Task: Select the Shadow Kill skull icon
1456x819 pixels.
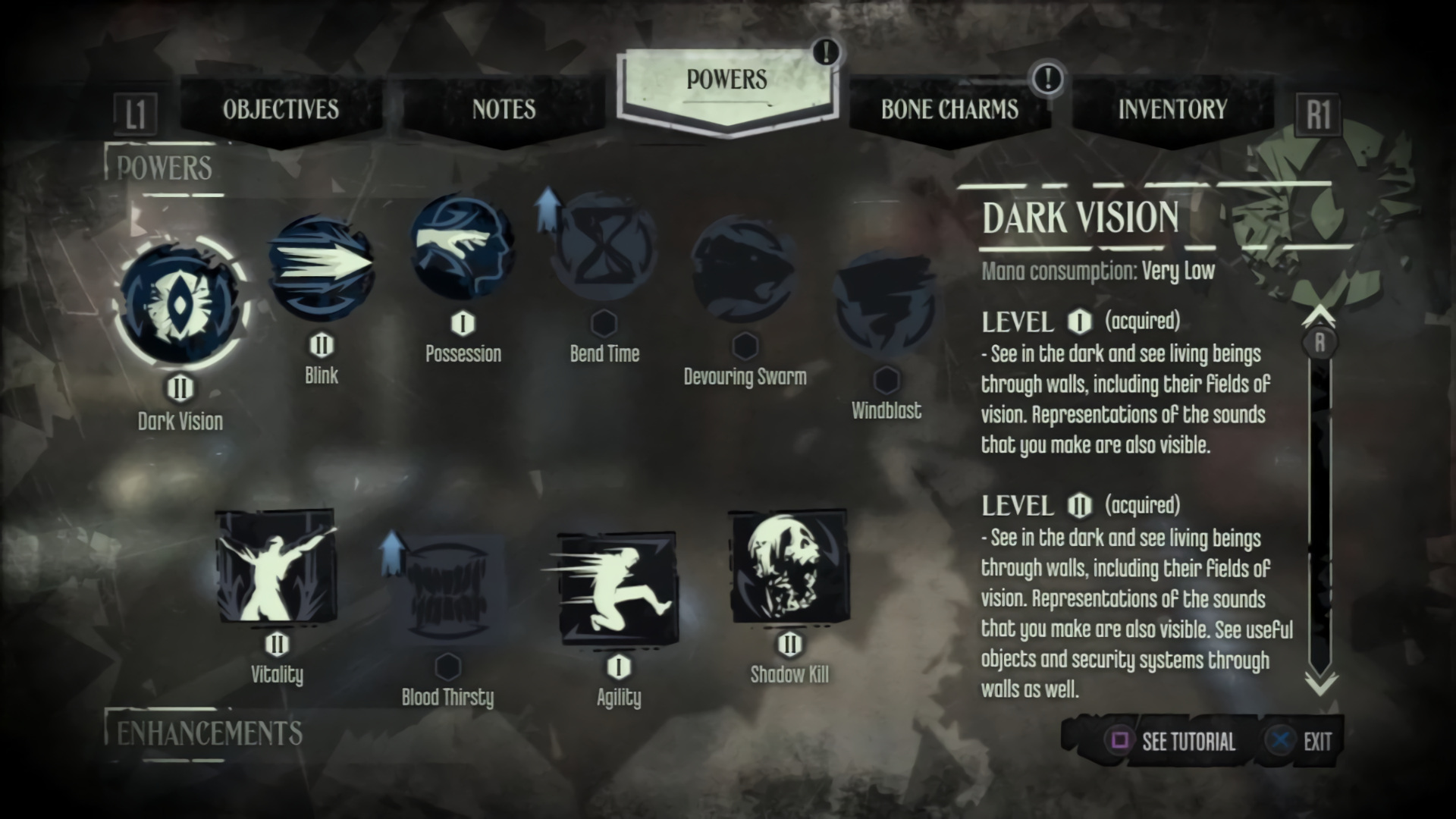Action: tap(789, 566)
